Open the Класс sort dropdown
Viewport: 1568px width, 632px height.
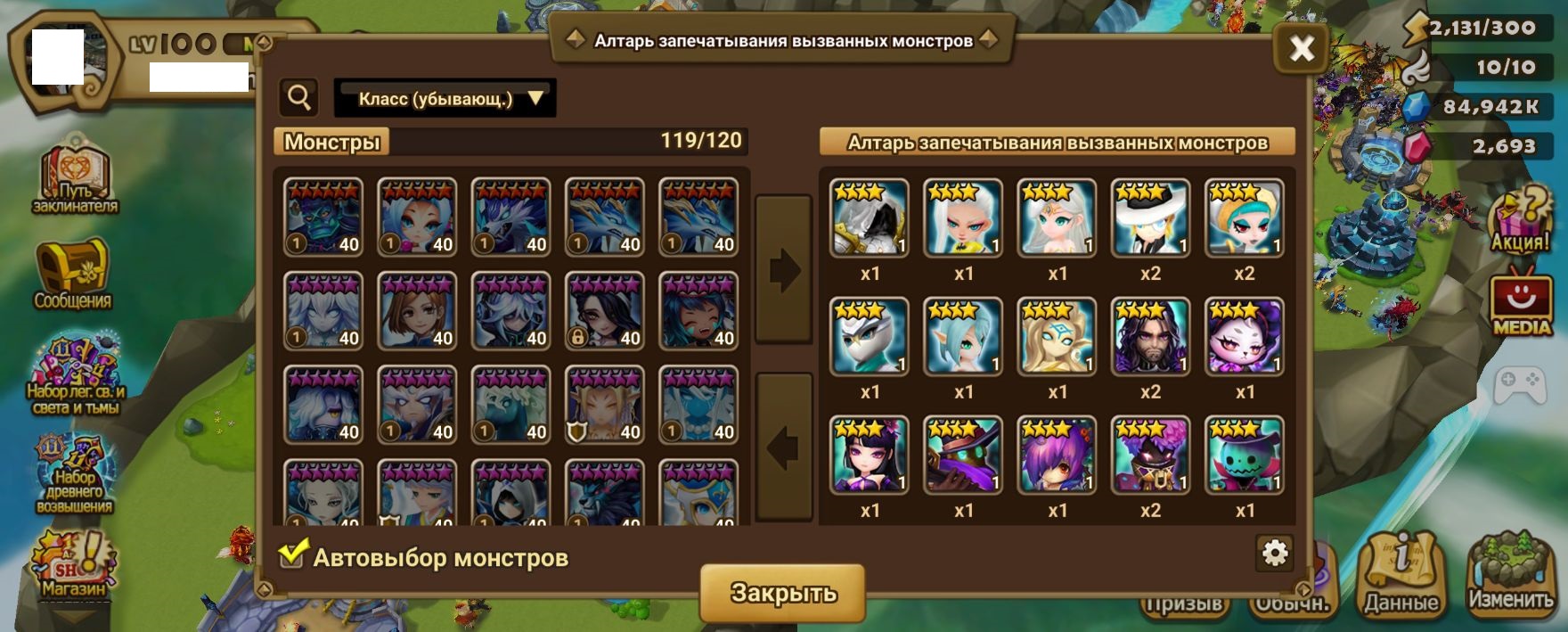click(x=445, y=98)
